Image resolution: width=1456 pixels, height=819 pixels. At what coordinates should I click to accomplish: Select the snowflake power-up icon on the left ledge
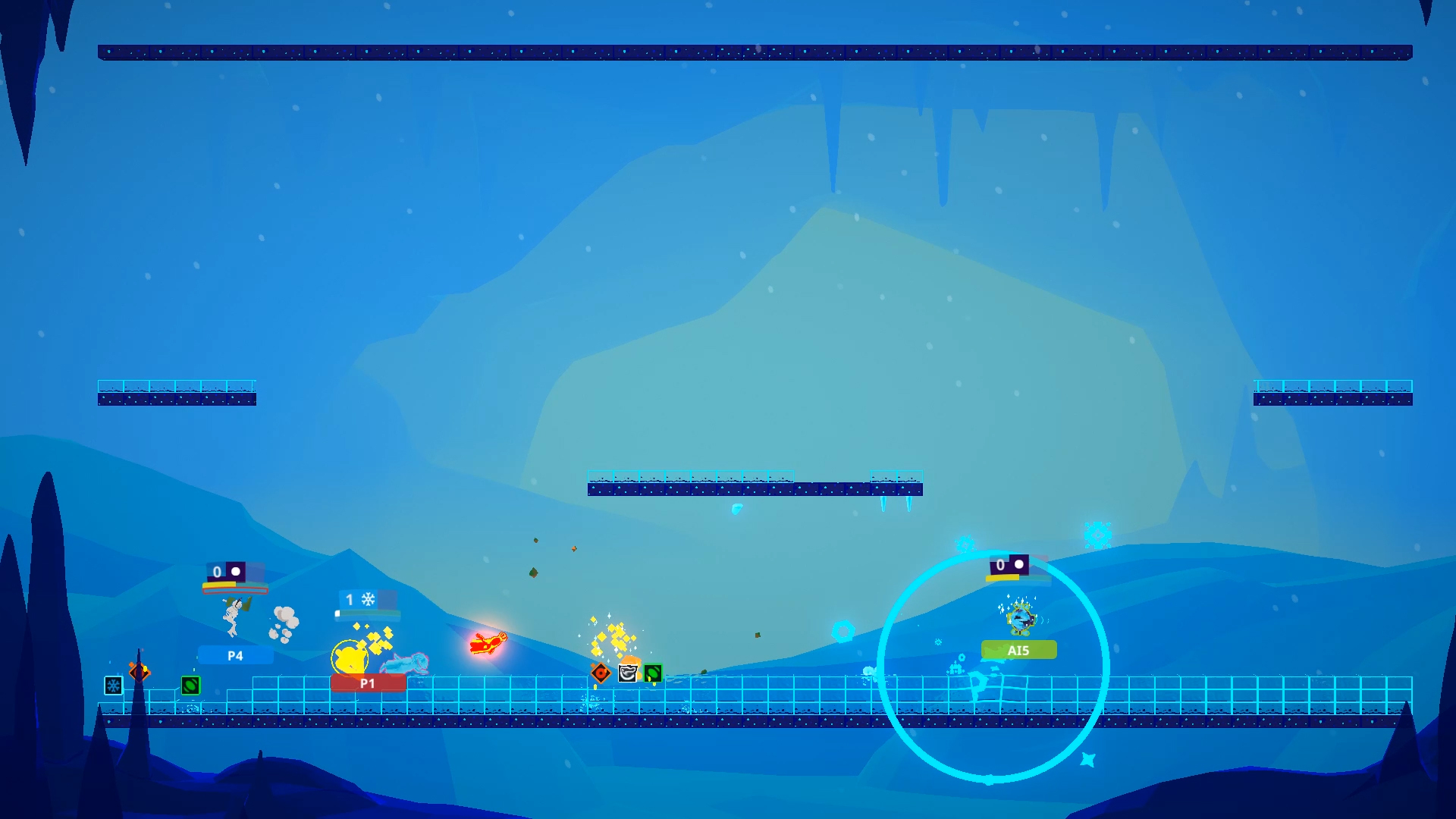pos(112,685)
